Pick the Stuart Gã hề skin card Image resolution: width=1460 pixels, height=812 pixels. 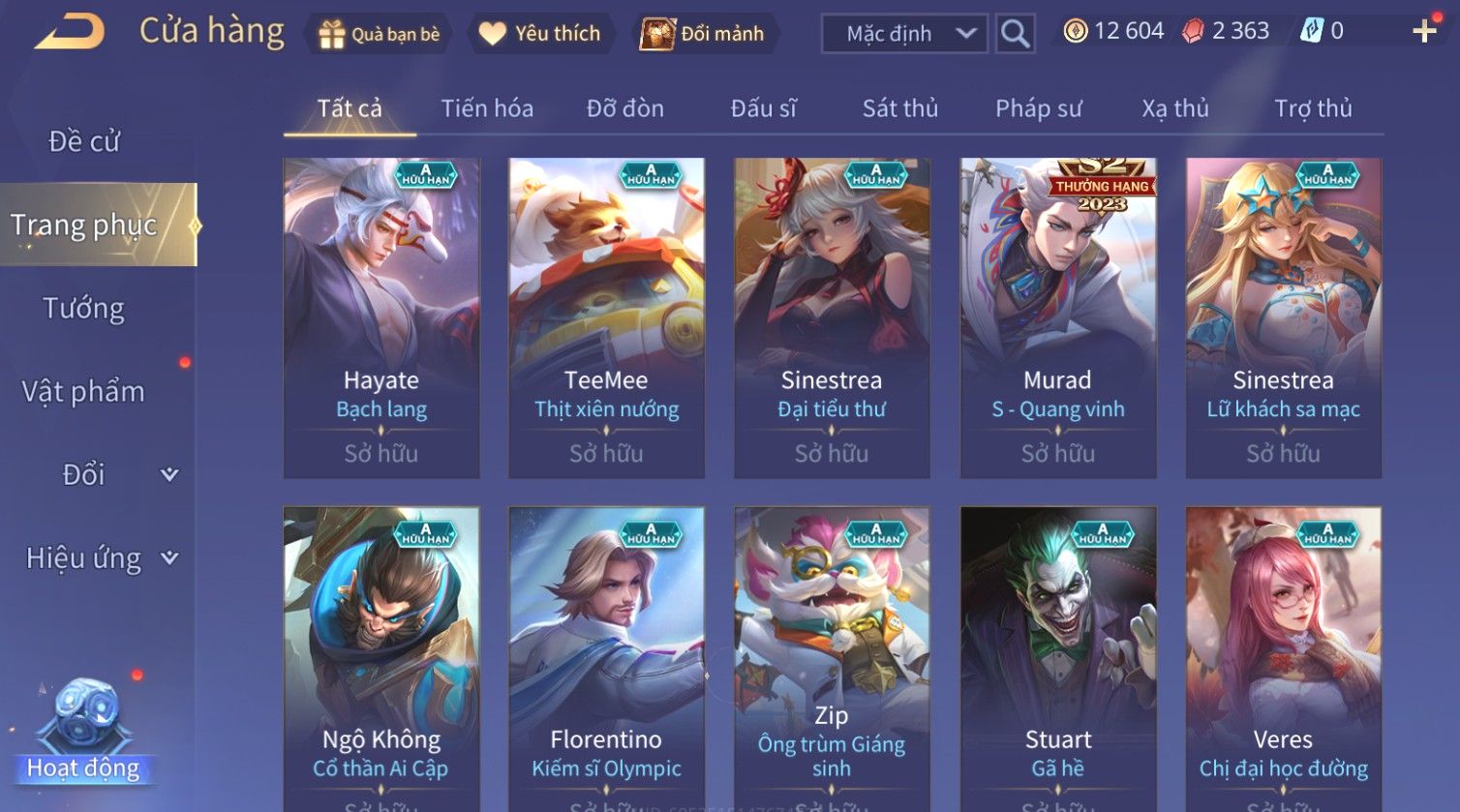point(1058,658)
